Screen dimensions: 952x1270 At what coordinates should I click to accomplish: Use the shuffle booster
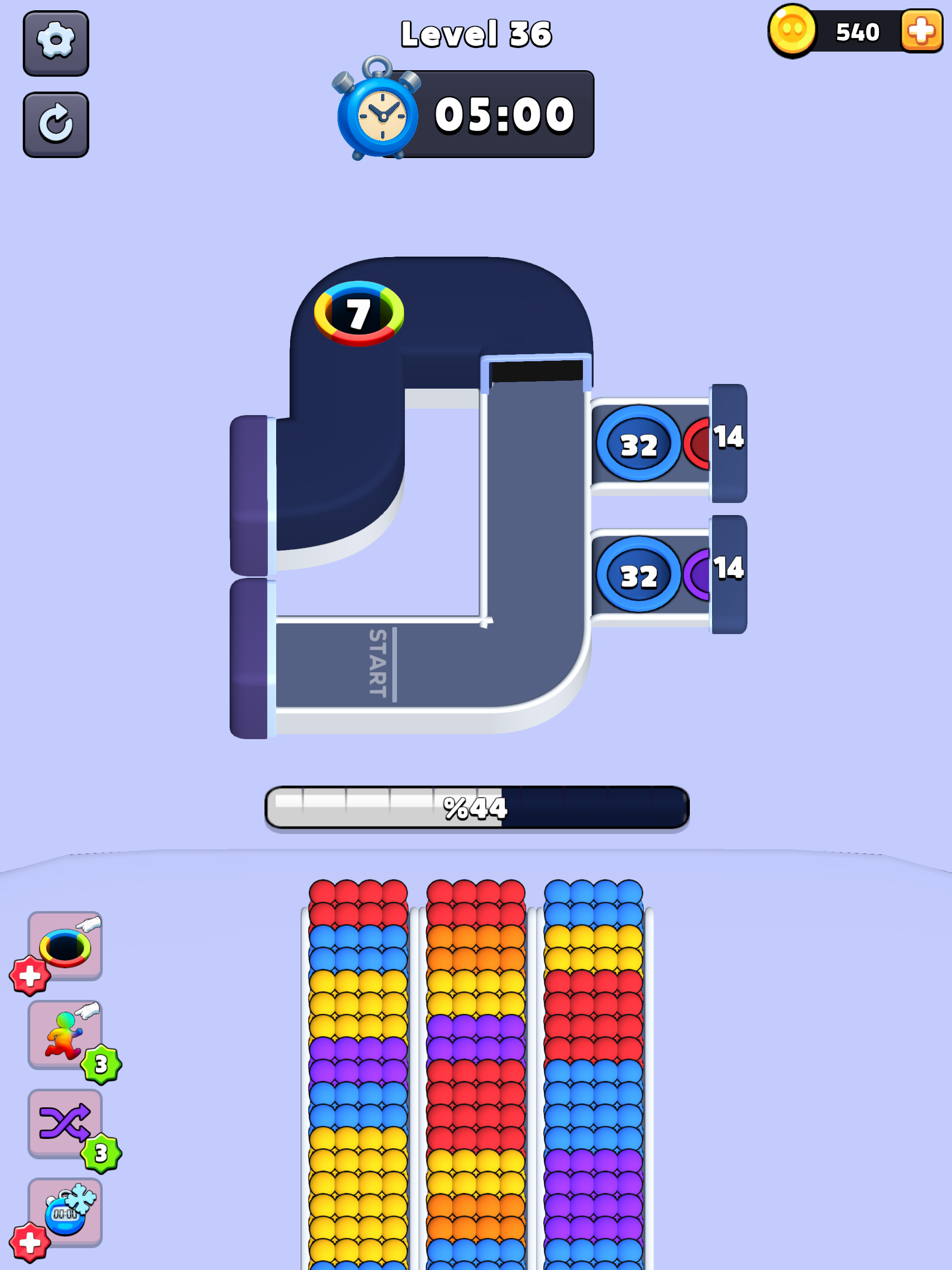[65, 1124]
